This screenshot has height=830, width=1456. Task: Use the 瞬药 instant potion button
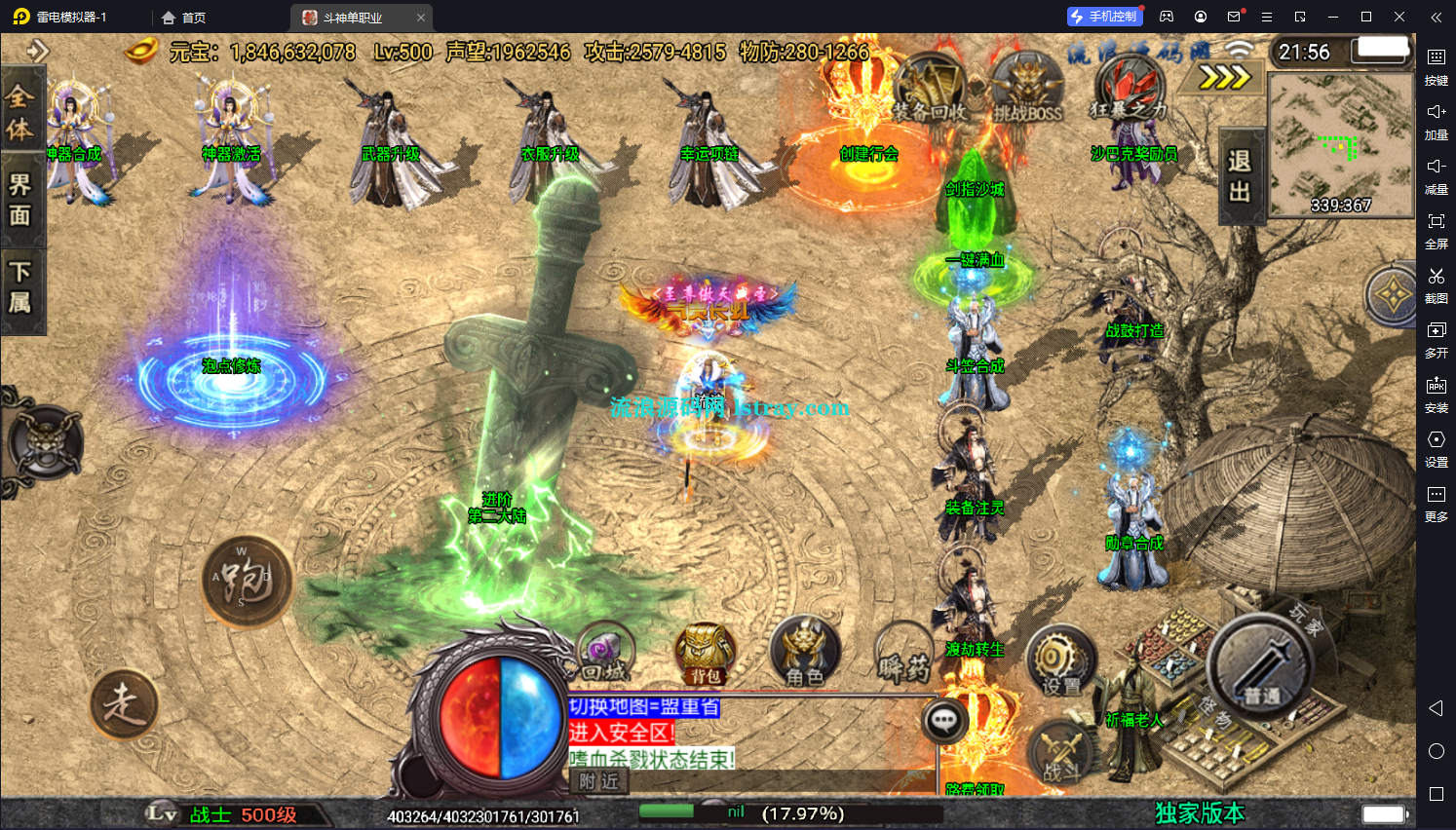[x=903, y=654]
